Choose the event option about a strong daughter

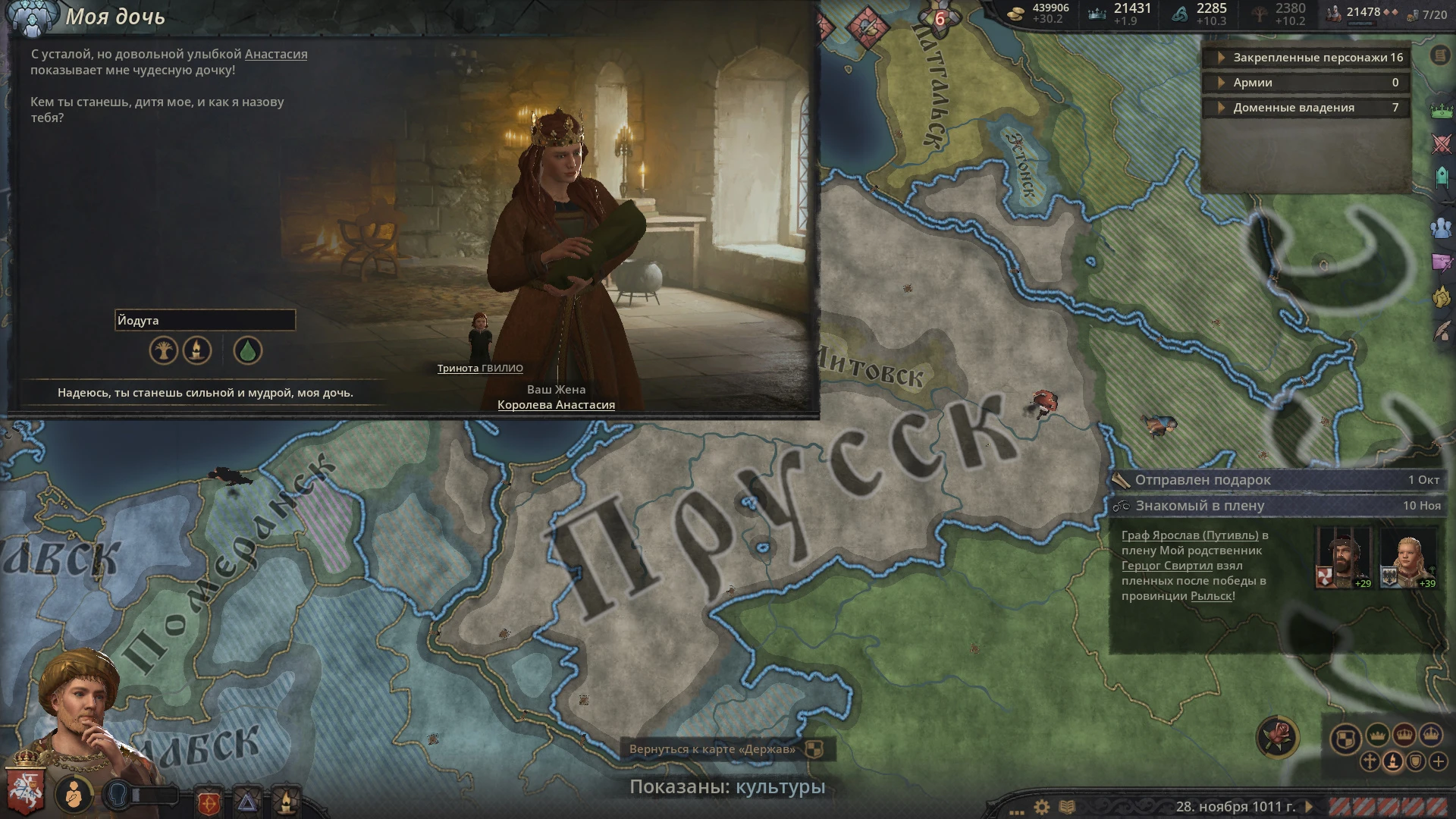coord(206,394)
